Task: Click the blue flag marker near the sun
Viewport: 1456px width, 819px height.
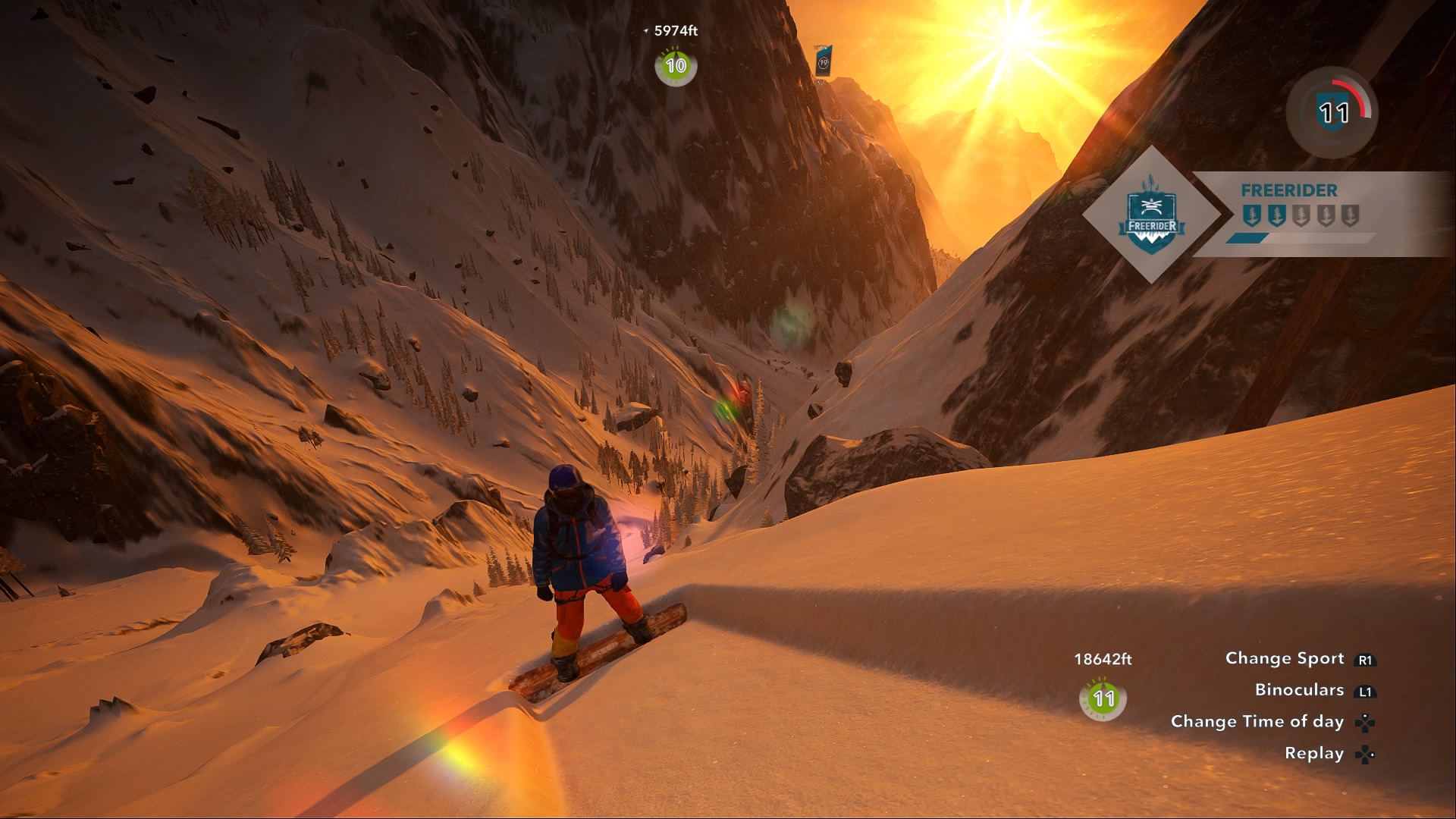Action: click(824, 61)
